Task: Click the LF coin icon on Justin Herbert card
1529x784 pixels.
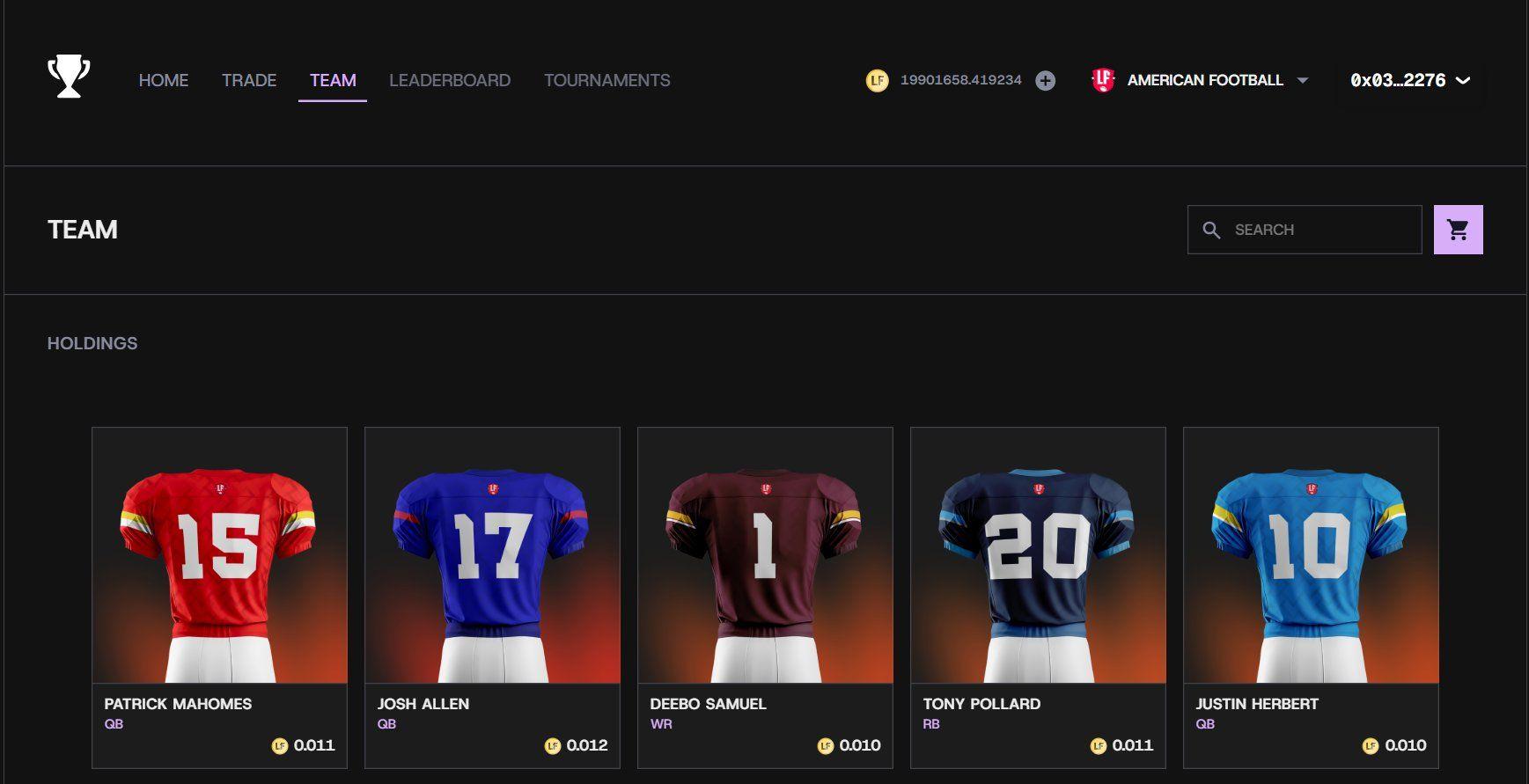Action: (1371, 744)
